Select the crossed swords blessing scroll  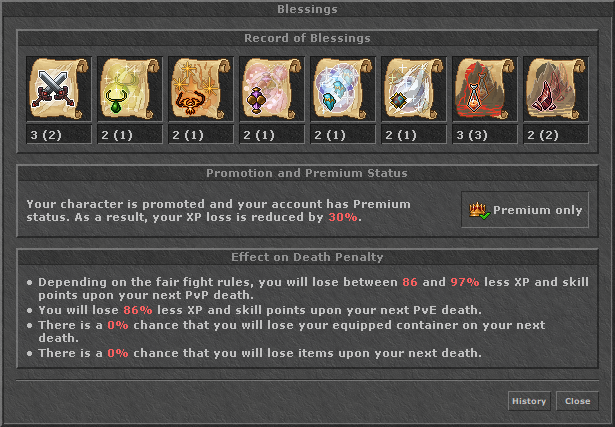click(59, 90)
